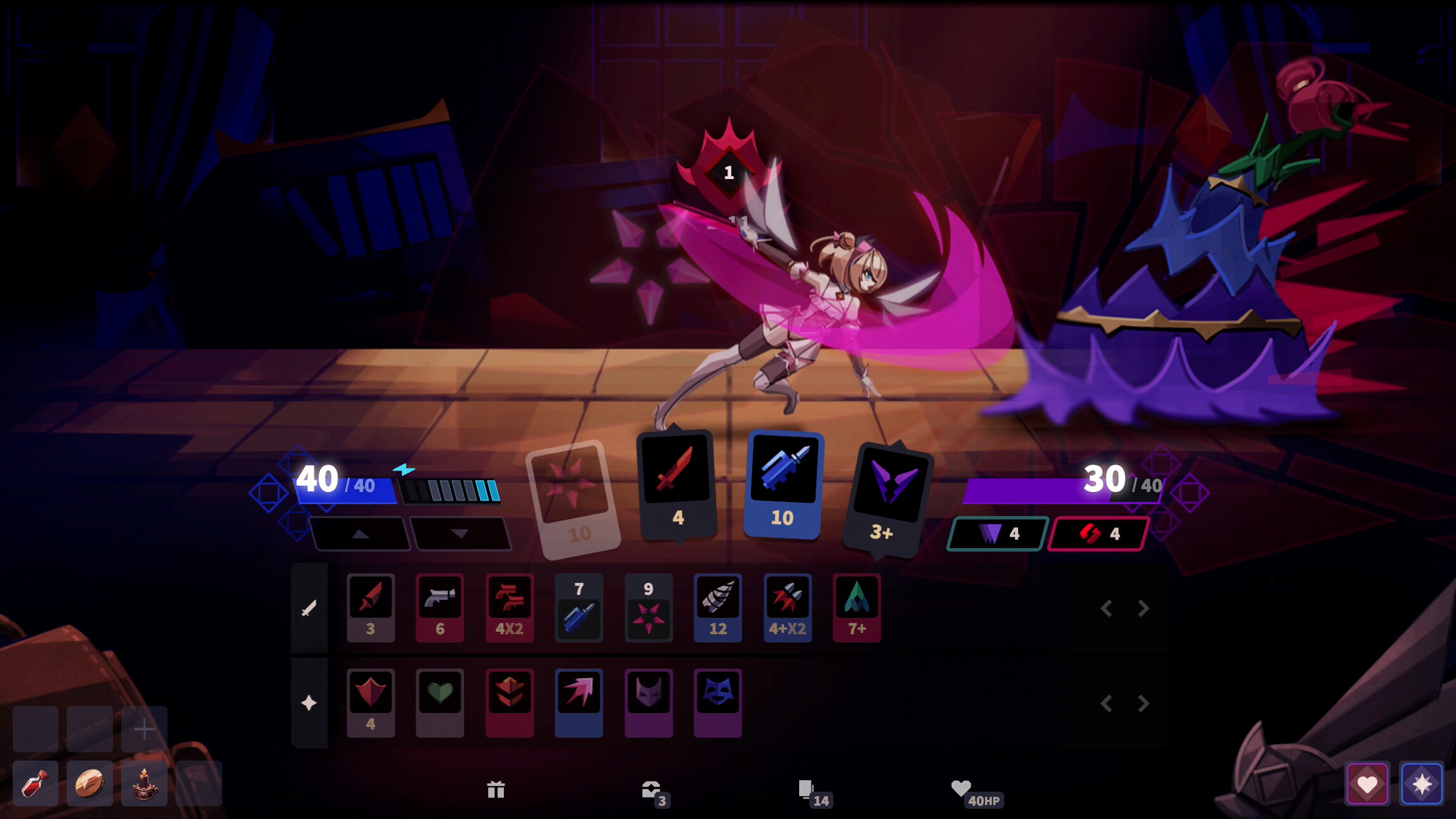The width and height of the screenshot is (1456, 819).
Task: Collapse using the down arrow under player health
Action: (x=462, y=533)
